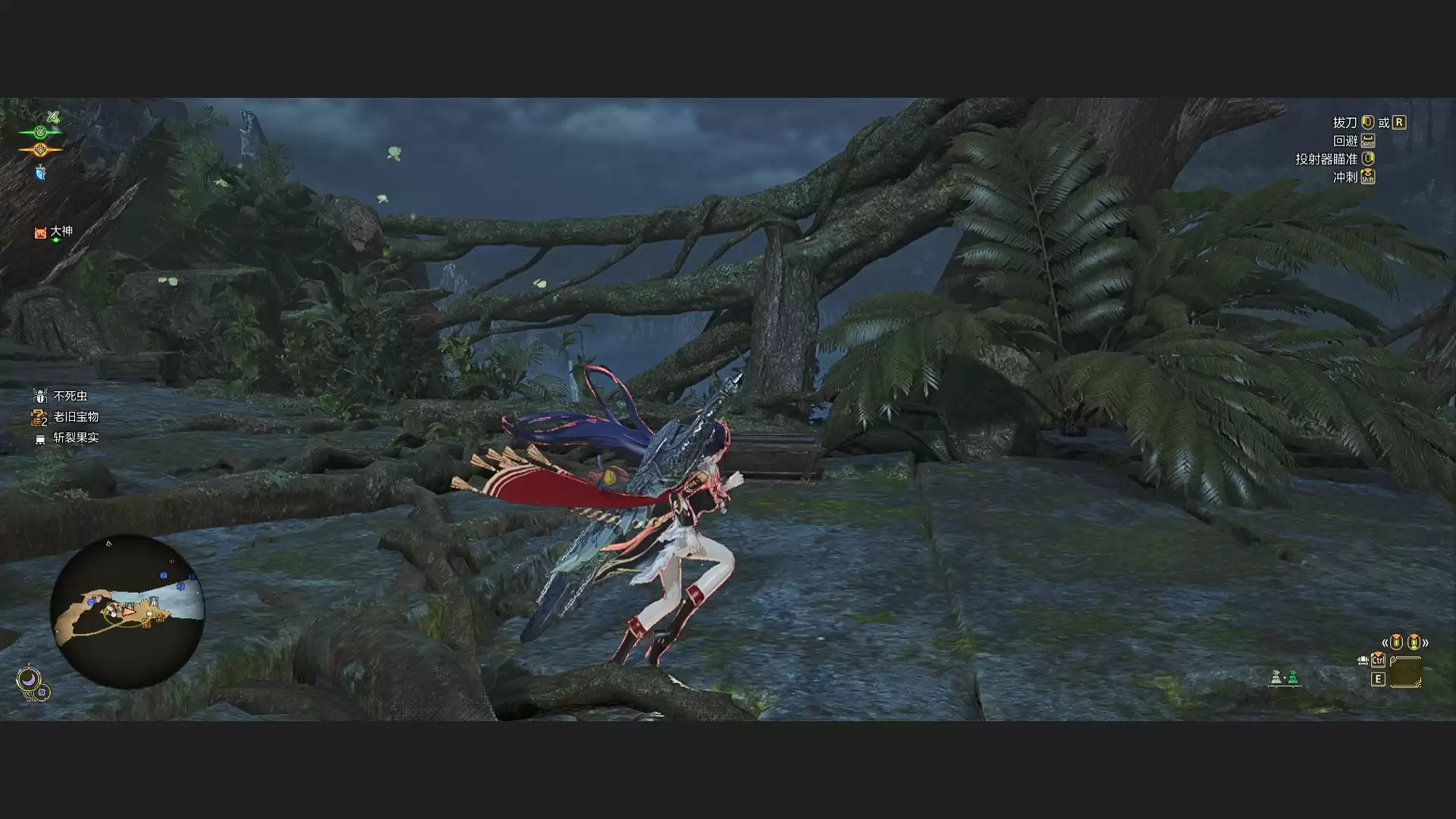Click the Ctrl item-use key prompt
Screen dimensions: 1456x819
tap(1379, 661)
